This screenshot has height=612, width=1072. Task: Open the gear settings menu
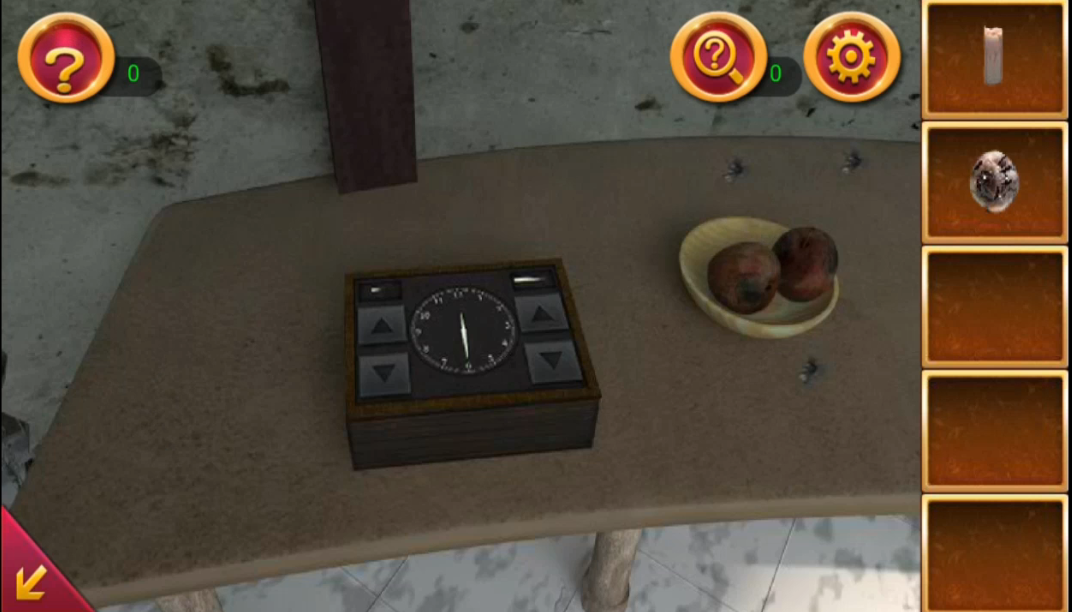point(851,57)
